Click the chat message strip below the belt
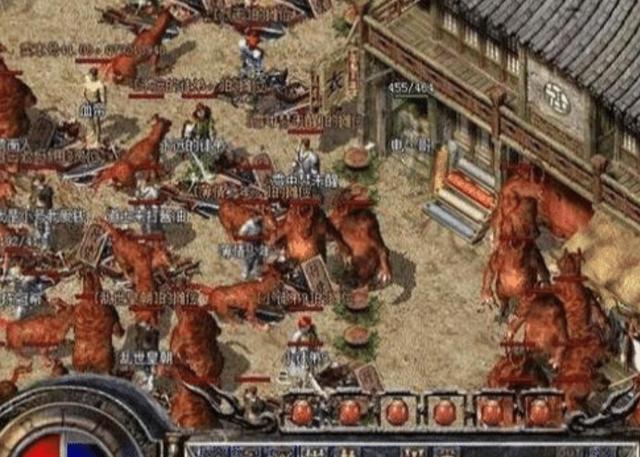Viewport: 640px width, 457px height. click(x=410, y=449)
